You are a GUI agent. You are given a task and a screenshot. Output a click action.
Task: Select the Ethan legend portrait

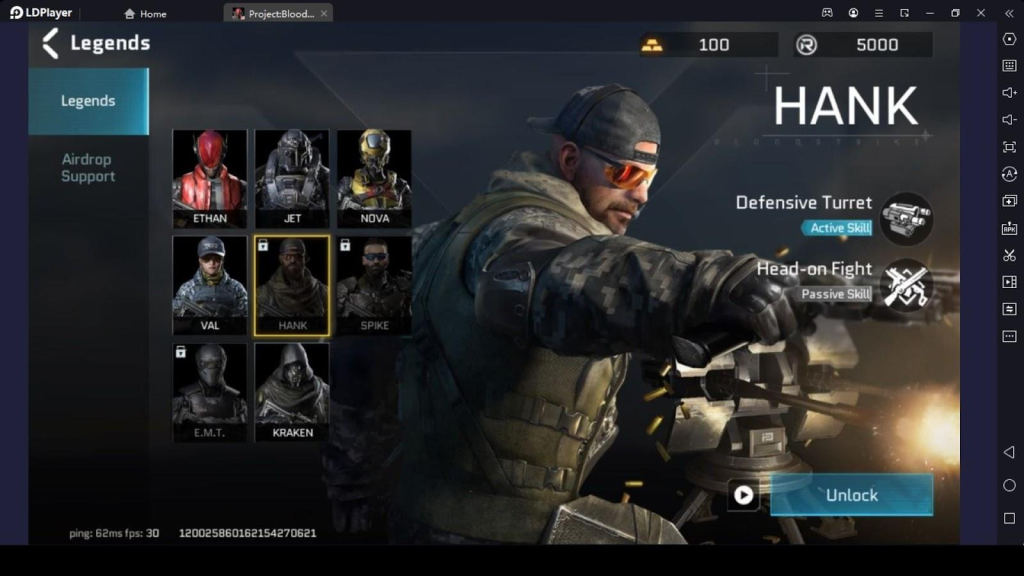(x=210, y=178)
